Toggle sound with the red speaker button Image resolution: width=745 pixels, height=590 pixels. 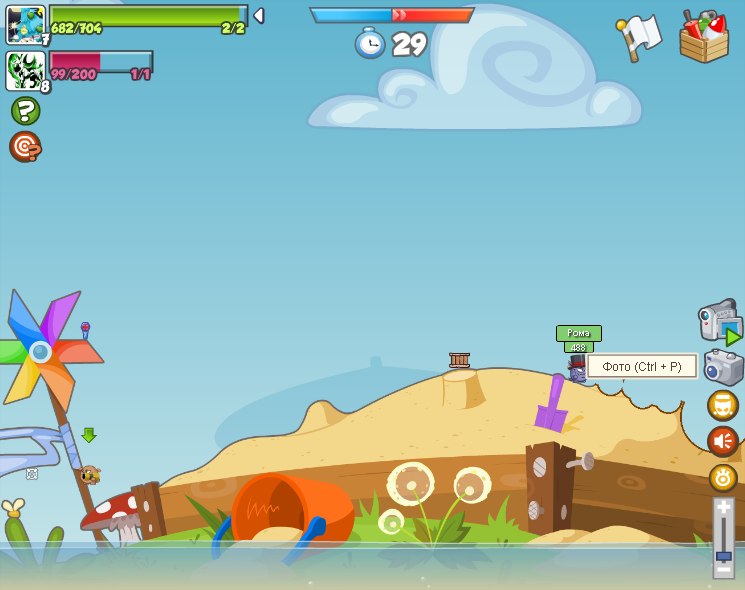[723, 441]
